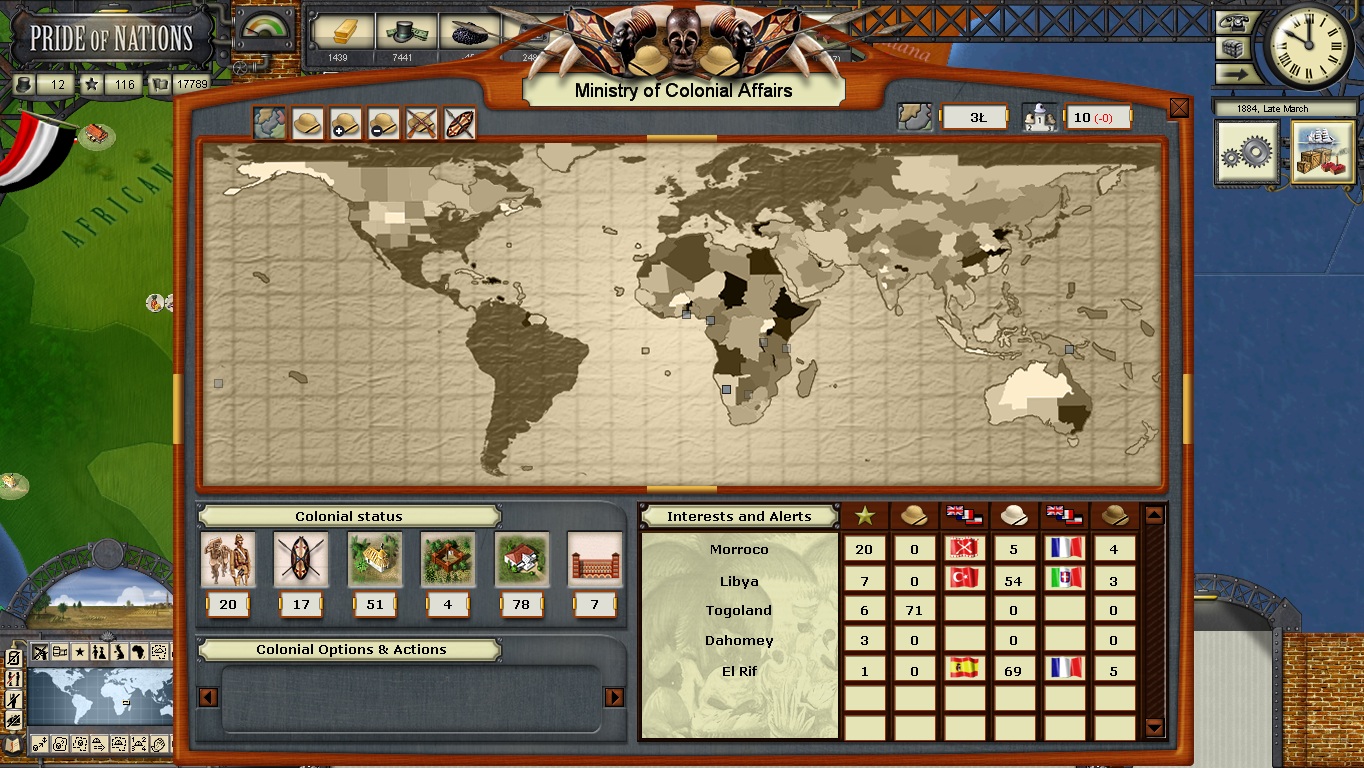1364x768 pixels.
Task: Select the Africa silhouette minimap filter
Action: (x=138, y=652)
